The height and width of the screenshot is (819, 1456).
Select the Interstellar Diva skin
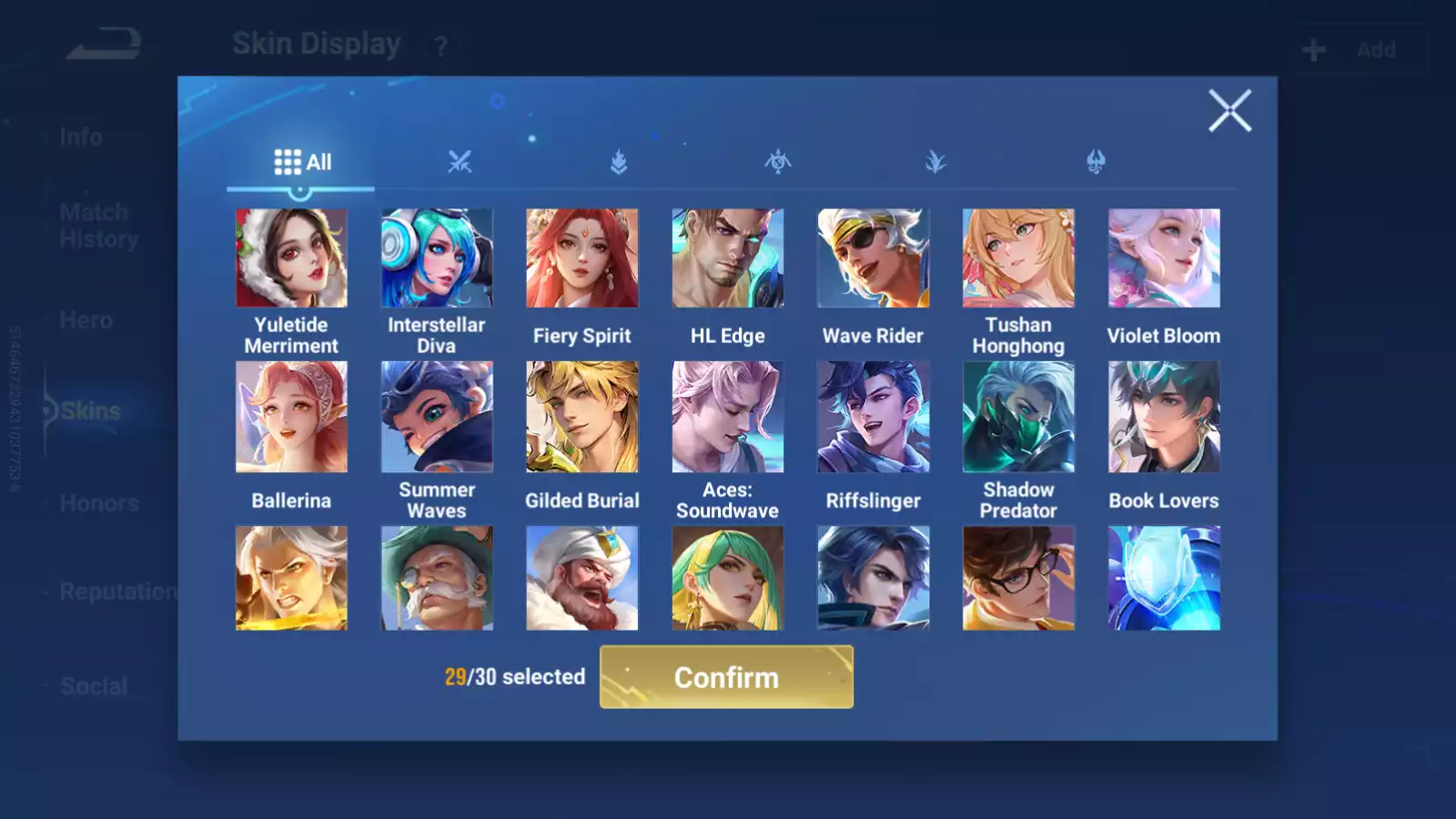437,258
